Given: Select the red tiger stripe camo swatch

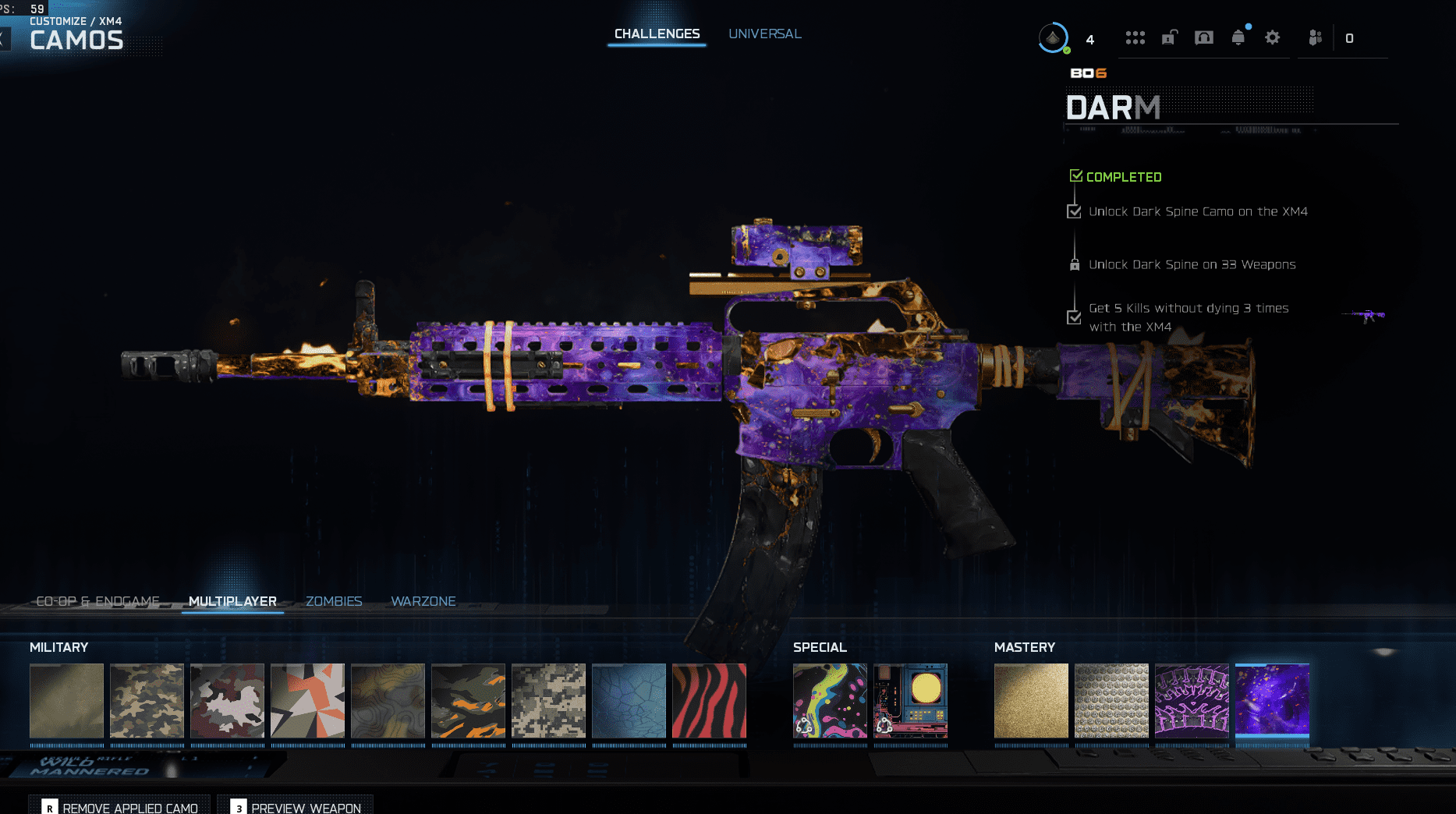Looking at the screenshot, I should point(709,700).
